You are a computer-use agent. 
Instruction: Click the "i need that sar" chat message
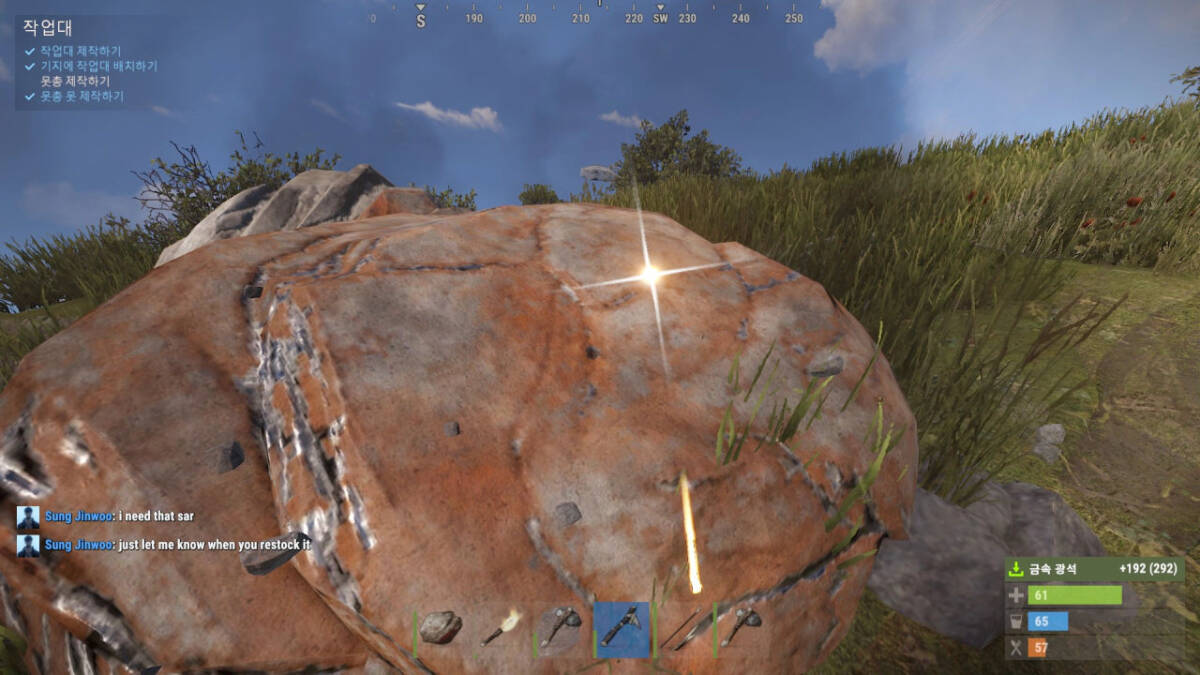click(x=155, y=516)
